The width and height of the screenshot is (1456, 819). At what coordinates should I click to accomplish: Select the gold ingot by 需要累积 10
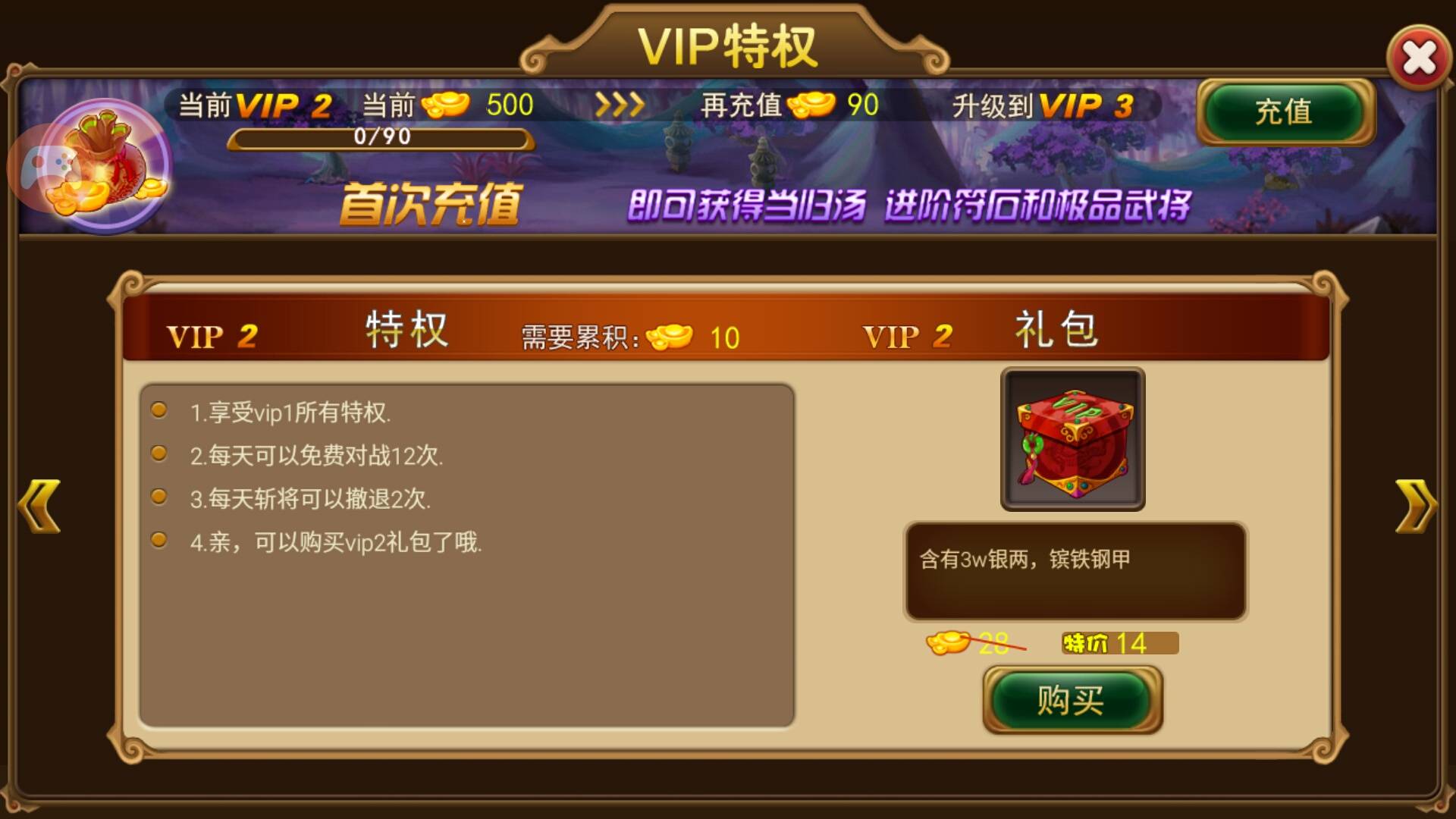point(670,337)
